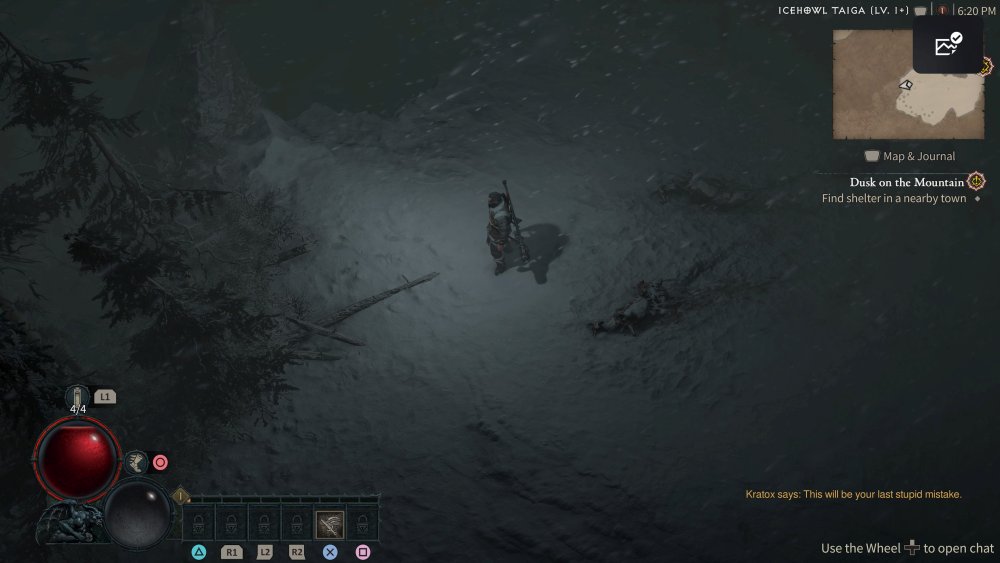Click the screenshot saved notification
This screenshot has width=1000, height=563.
pos(948,46)
